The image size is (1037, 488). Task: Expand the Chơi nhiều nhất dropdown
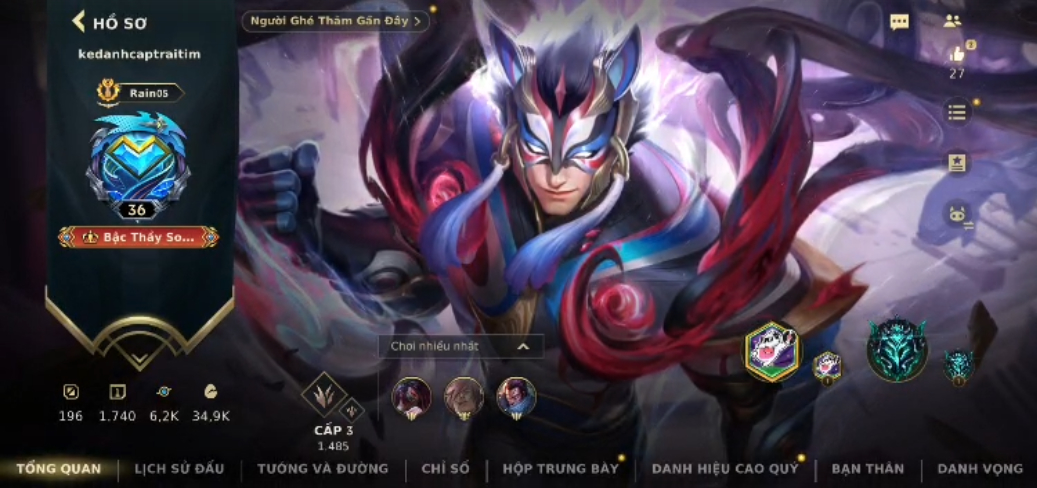pyautogui.click(x=460, y=346)
